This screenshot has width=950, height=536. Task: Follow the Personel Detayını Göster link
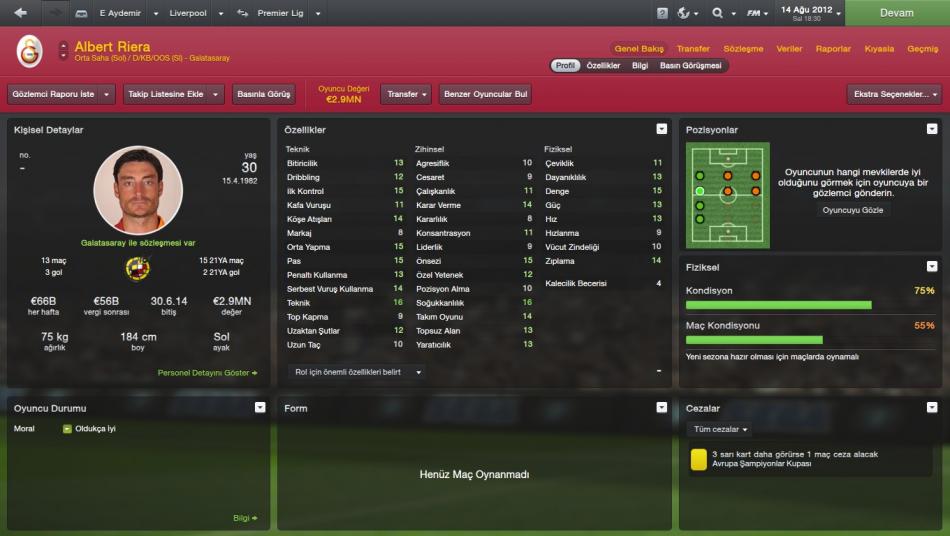click(207, 373)
